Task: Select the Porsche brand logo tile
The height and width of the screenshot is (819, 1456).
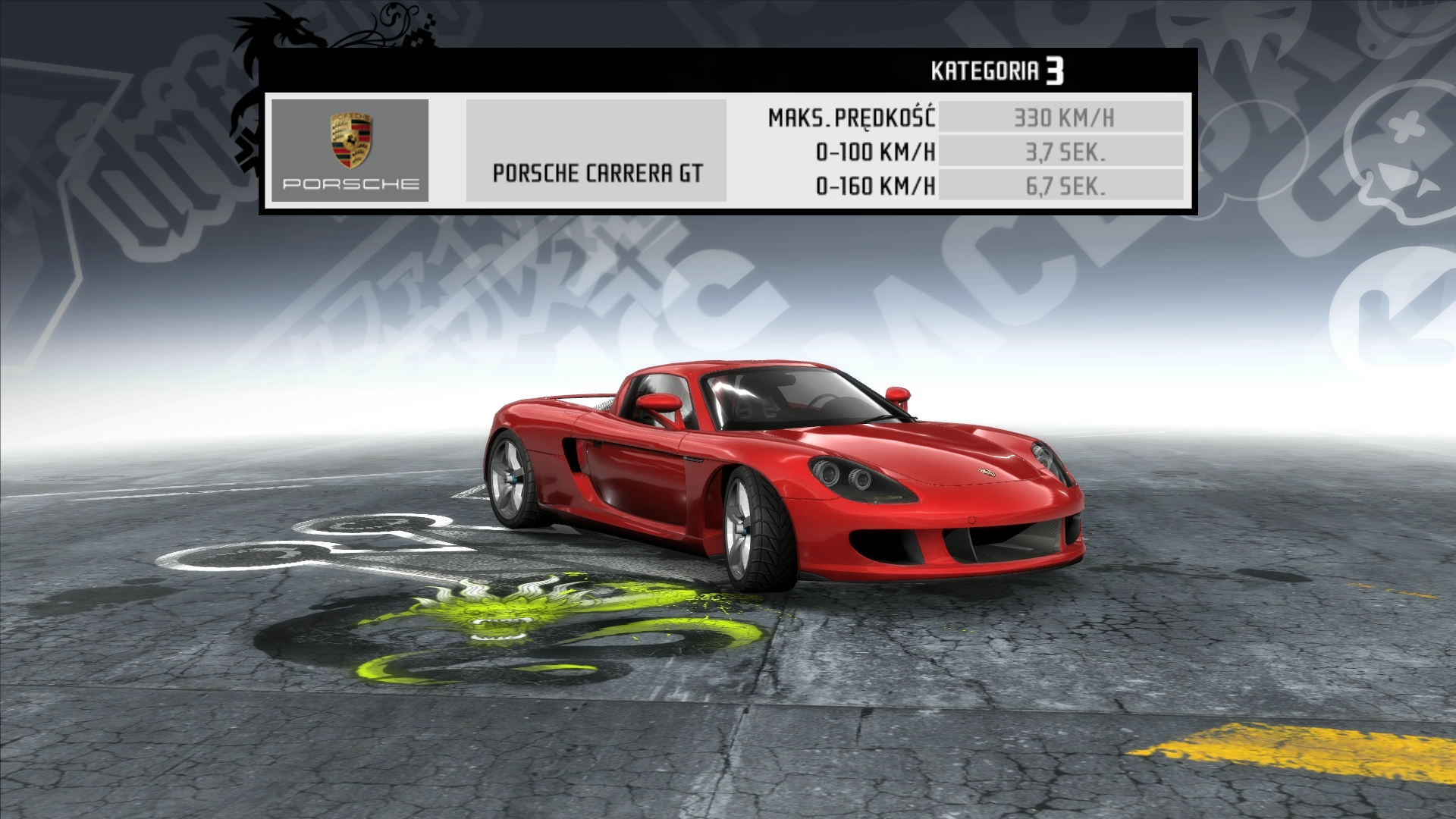Action: (350, 150)
